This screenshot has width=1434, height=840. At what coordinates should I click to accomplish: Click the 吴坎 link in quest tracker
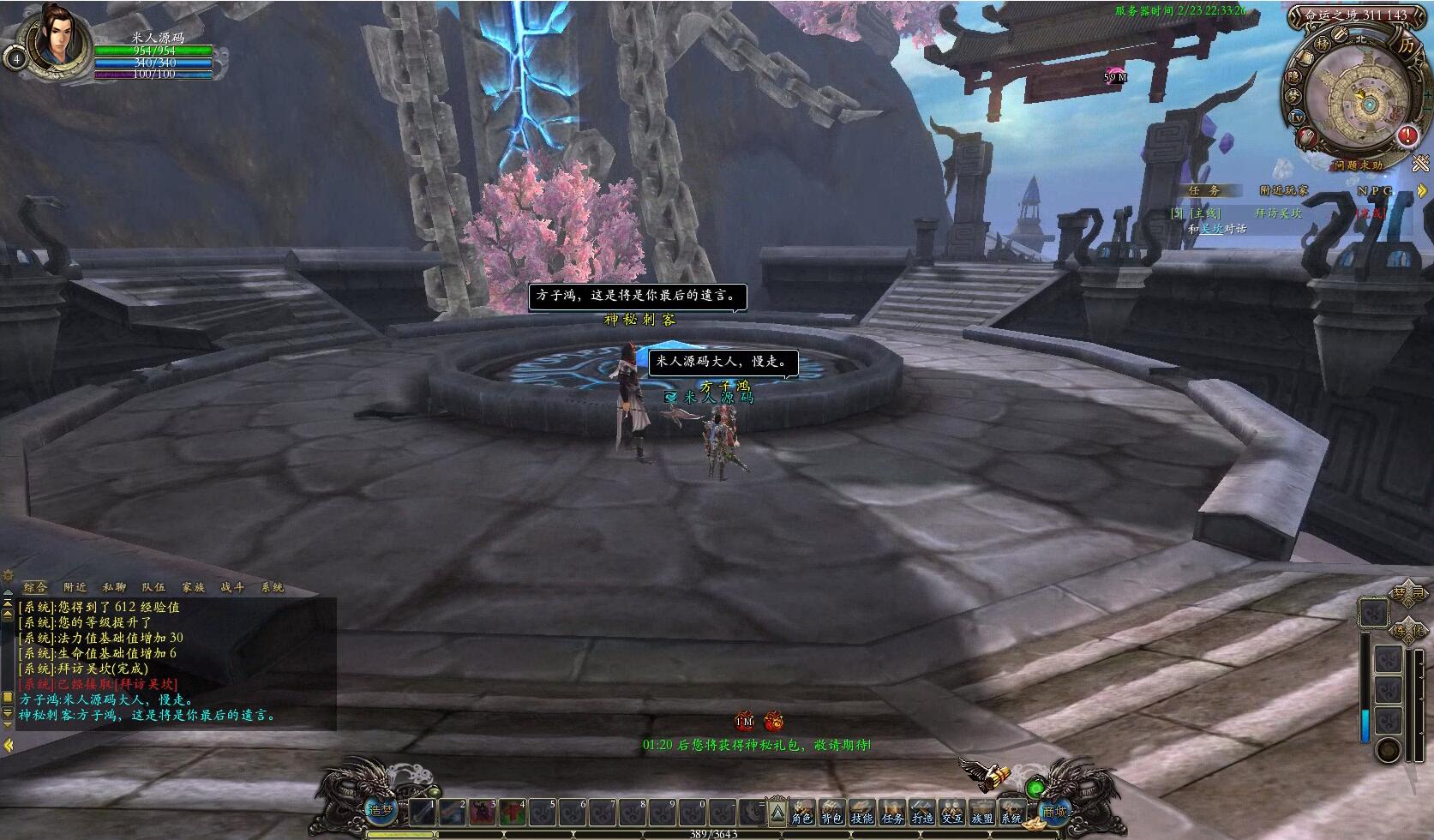1210,229
